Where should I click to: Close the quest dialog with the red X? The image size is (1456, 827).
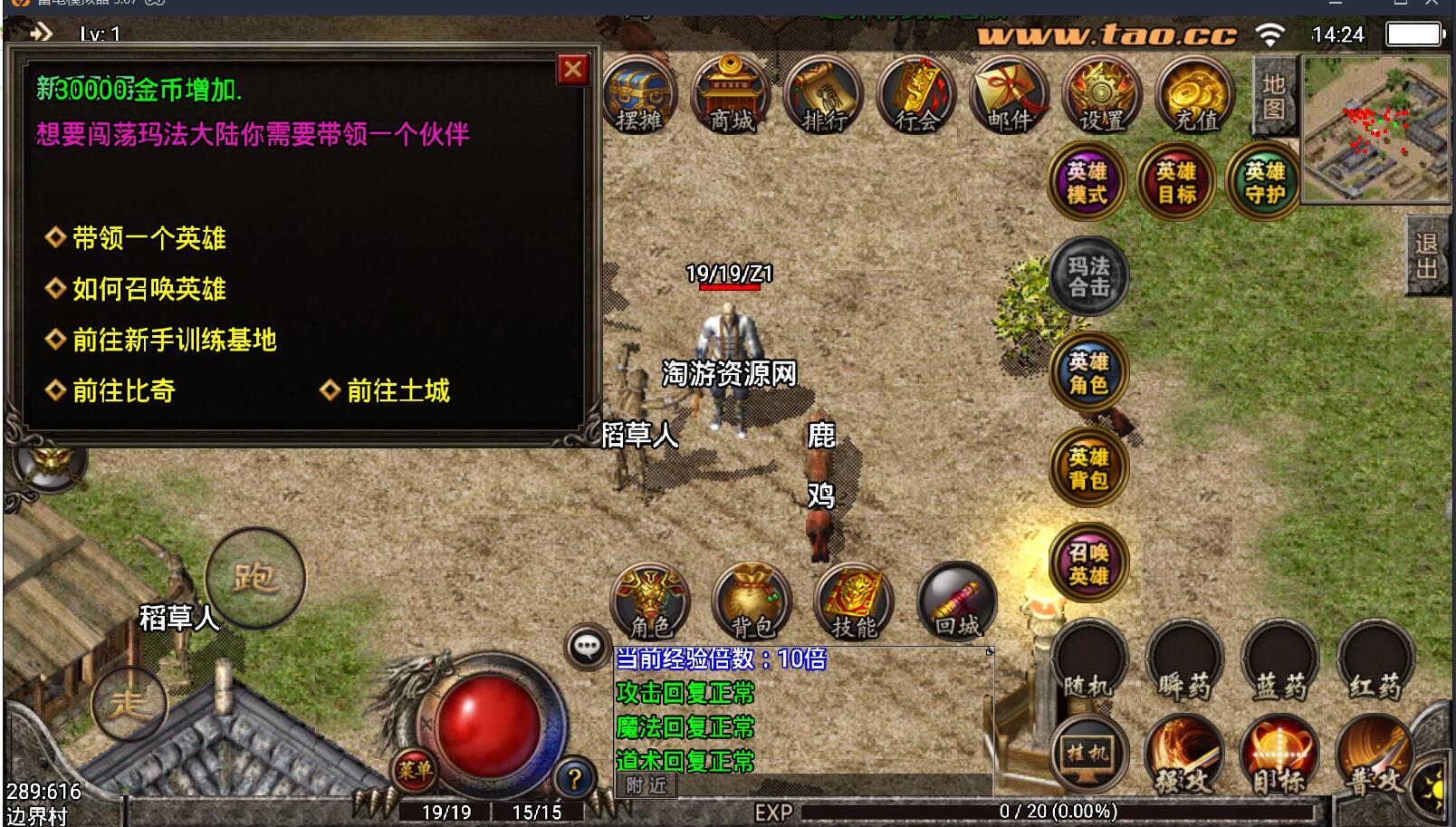point(573,70)
